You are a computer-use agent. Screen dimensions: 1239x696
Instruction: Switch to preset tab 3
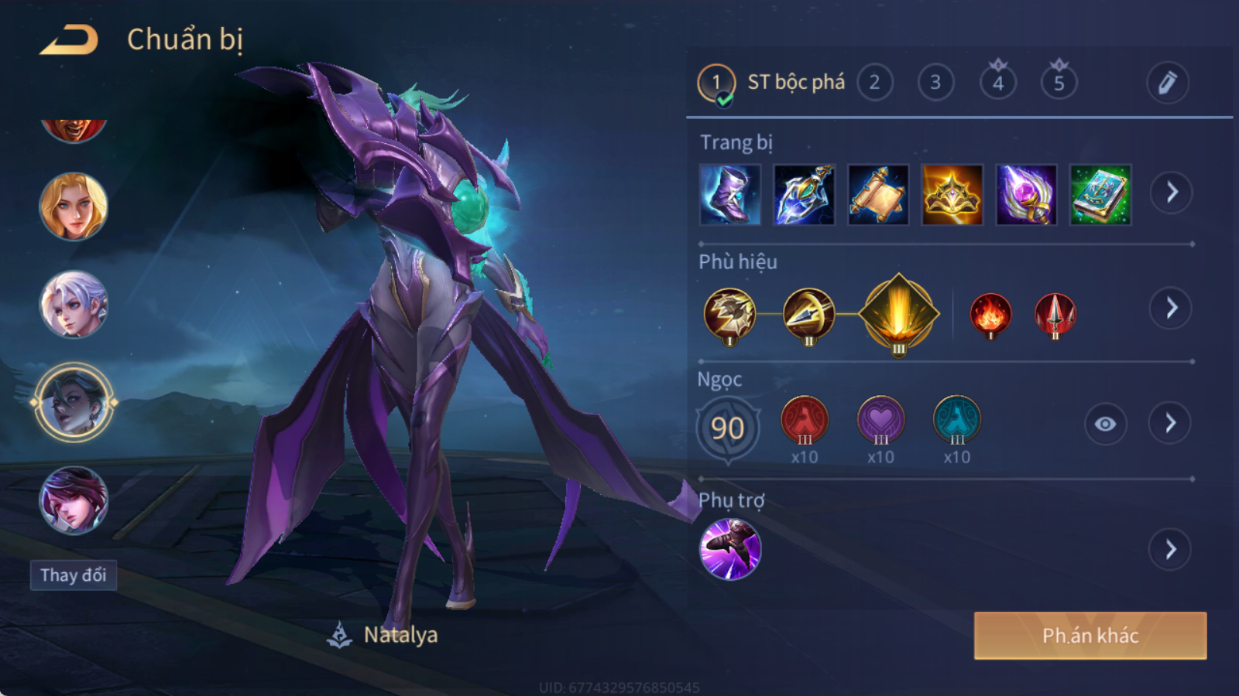[x=935, y=82]
